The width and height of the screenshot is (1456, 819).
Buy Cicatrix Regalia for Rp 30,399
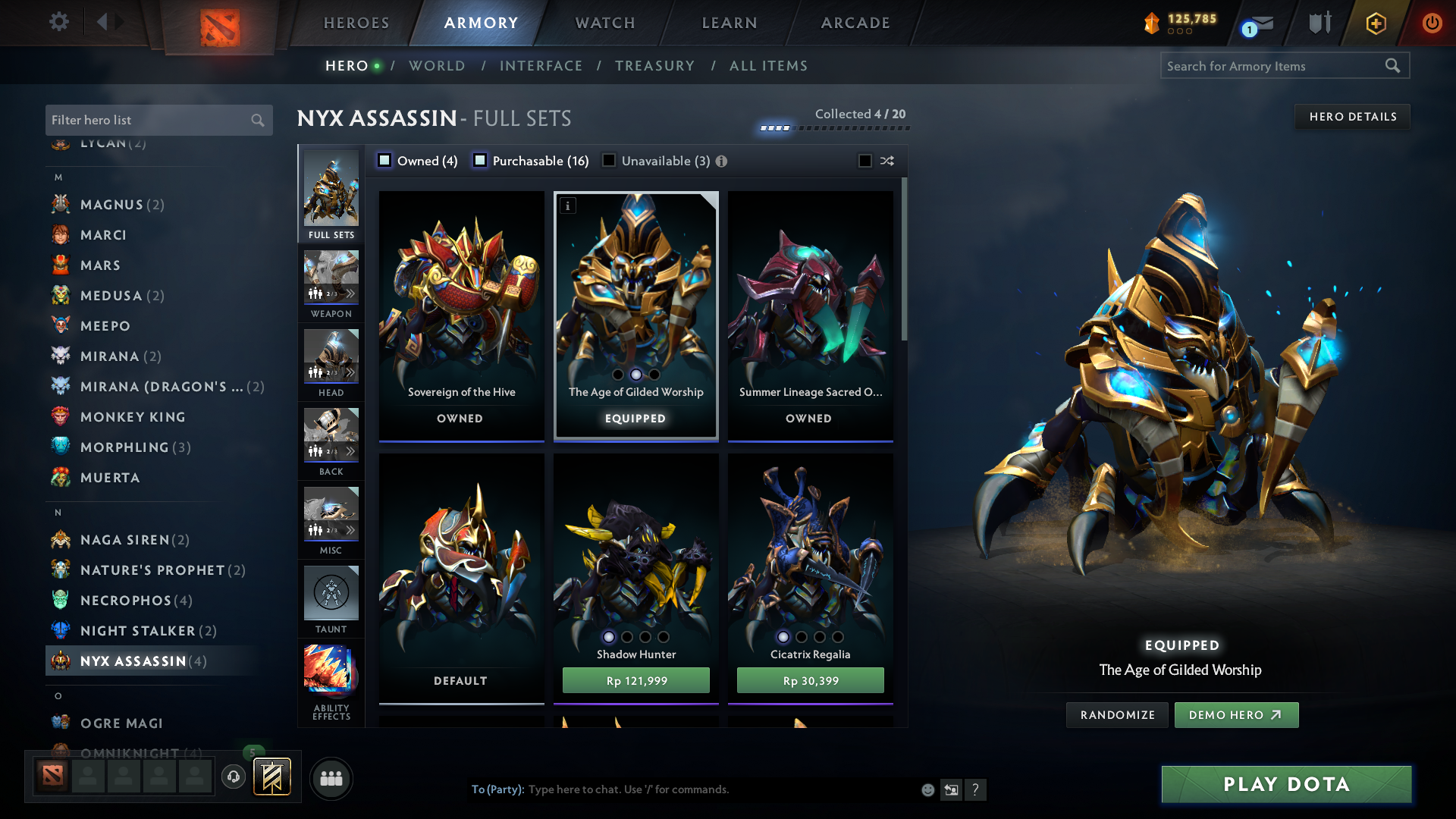[x=809, y=680]
